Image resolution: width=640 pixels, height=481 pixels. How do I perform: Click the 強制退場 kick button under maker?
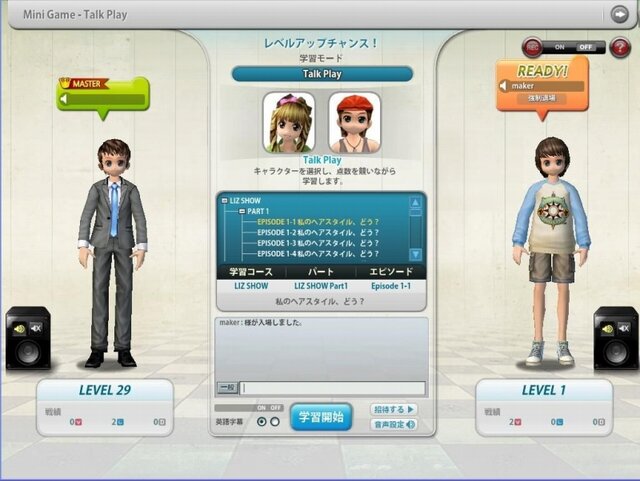(x=541, y=99)
